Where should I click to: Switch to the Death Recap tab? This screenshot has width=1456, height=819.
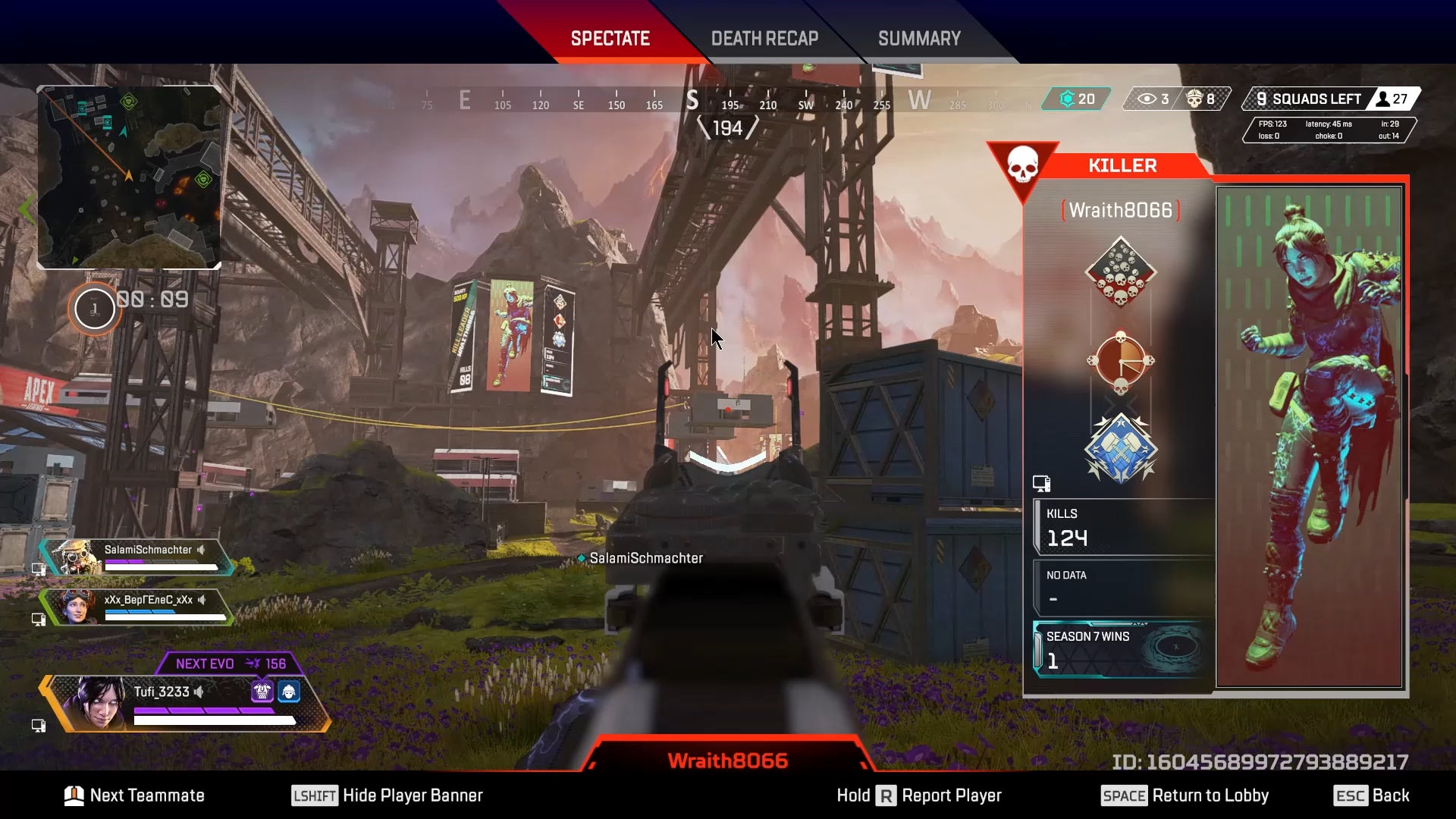pos(764,39)
